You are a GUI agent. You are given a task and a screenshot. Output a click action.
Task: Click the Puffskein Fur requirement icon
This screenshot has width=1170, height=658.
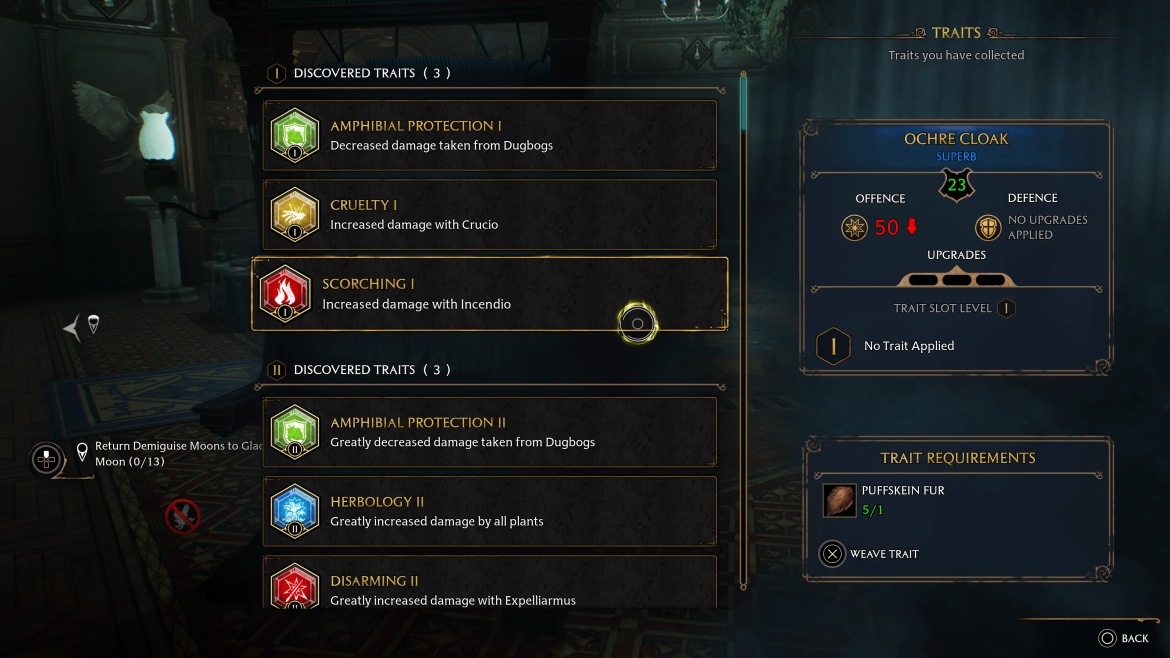(839, 500)
